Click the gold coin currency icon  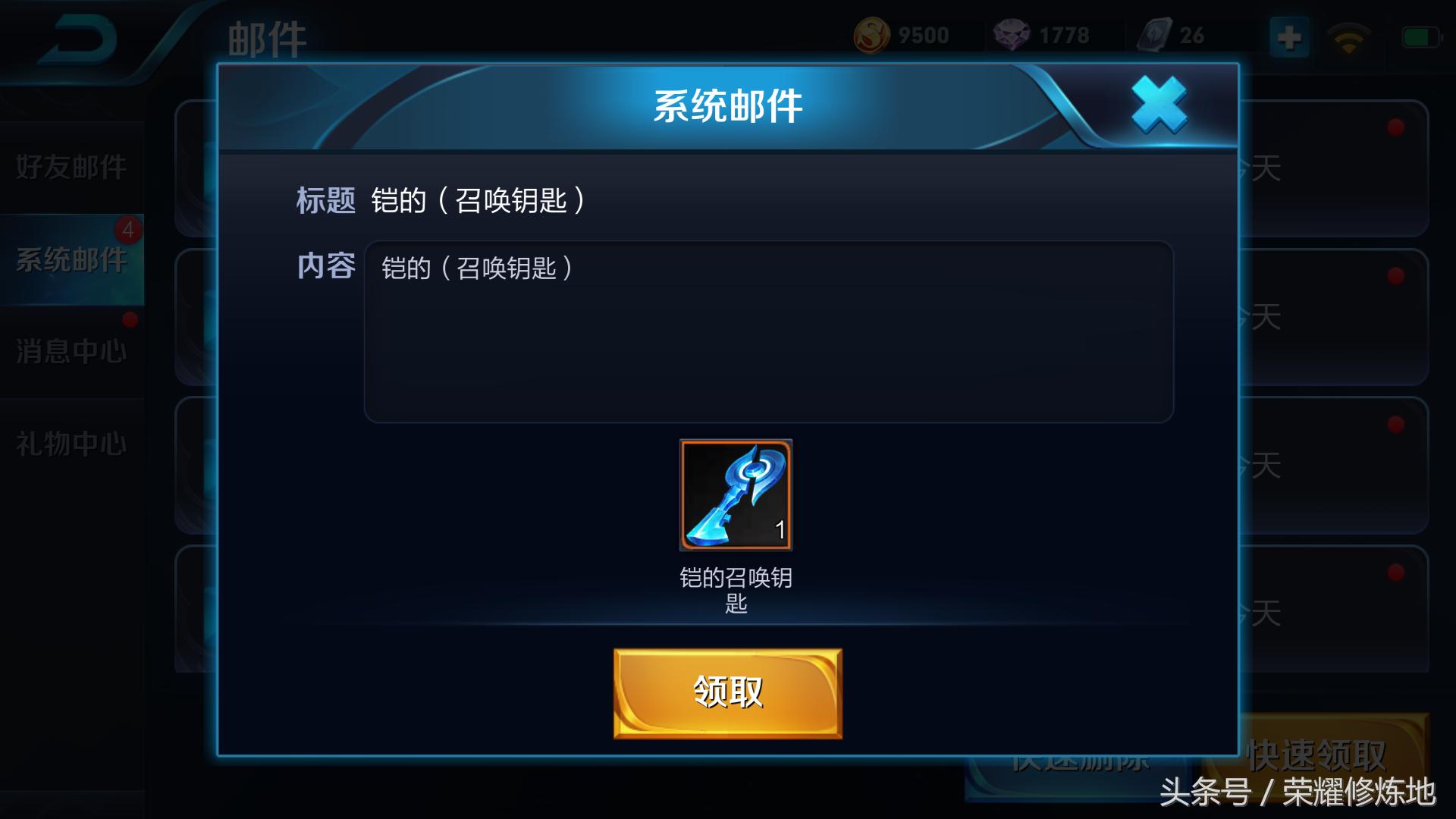tap(874, 34)
